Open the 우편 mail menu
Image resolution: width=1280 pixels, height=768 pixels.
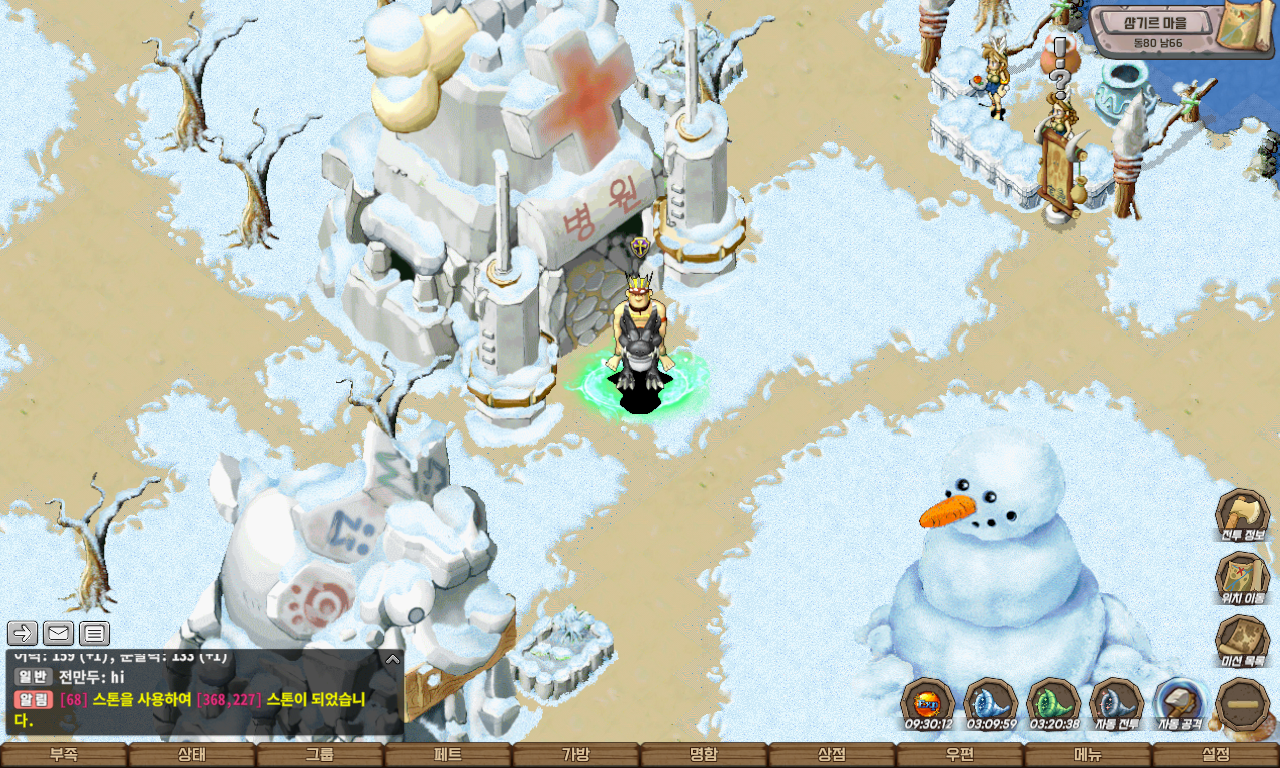[960, 755]
